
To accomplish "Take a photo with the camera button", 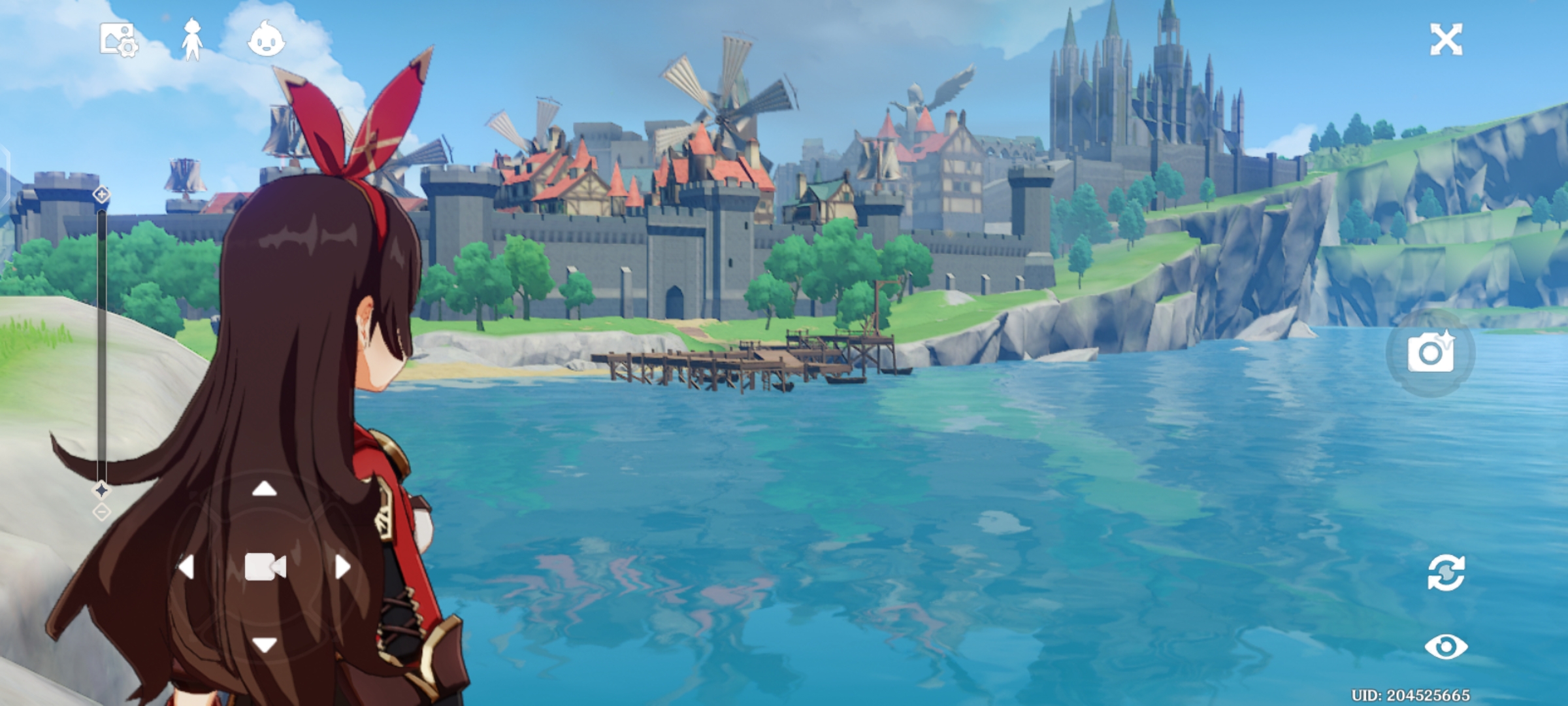I will click(x=1430, y=353).
